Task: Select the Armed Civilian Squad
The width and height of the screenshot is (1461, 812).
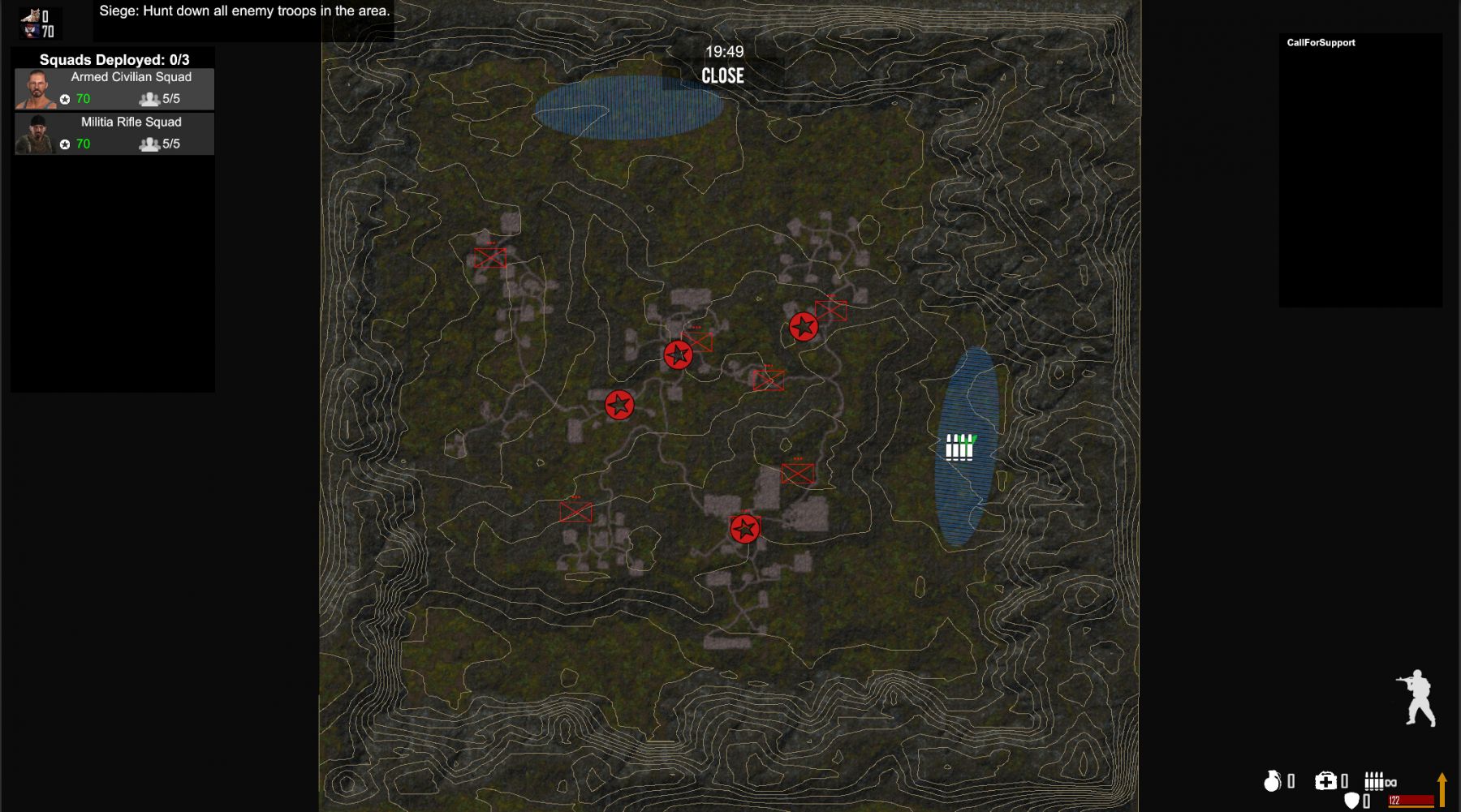Action: (114, 88)
